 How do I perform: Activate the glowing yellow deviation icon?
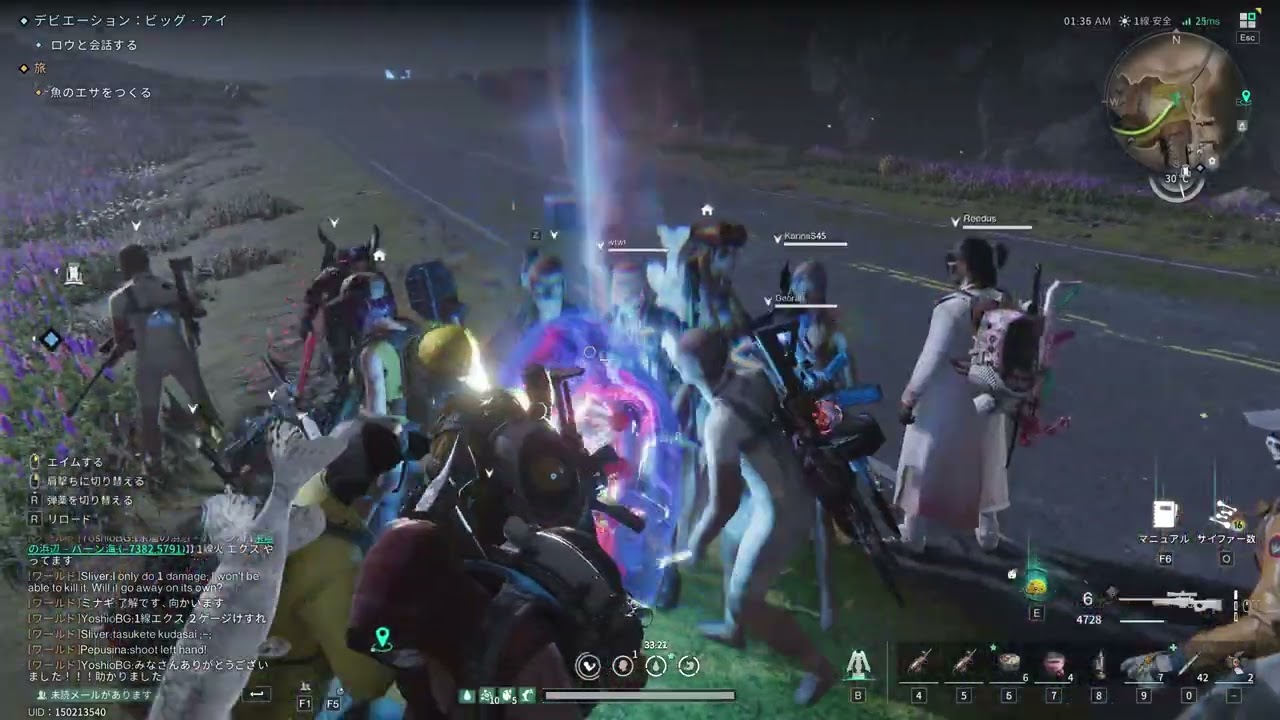(1036, 587)
